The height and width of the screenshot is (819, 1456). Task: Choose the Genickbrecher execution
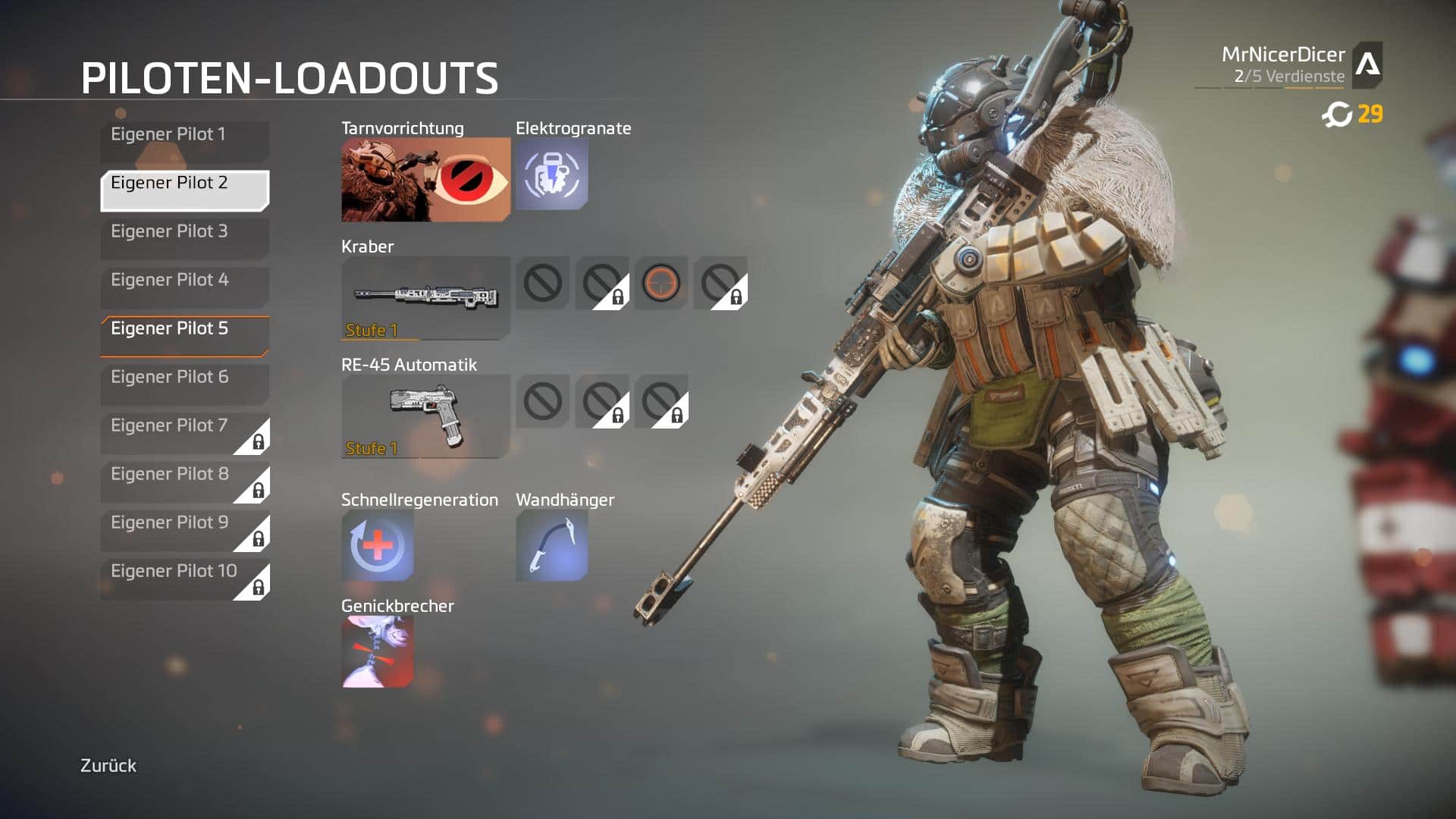pos(377,651)
